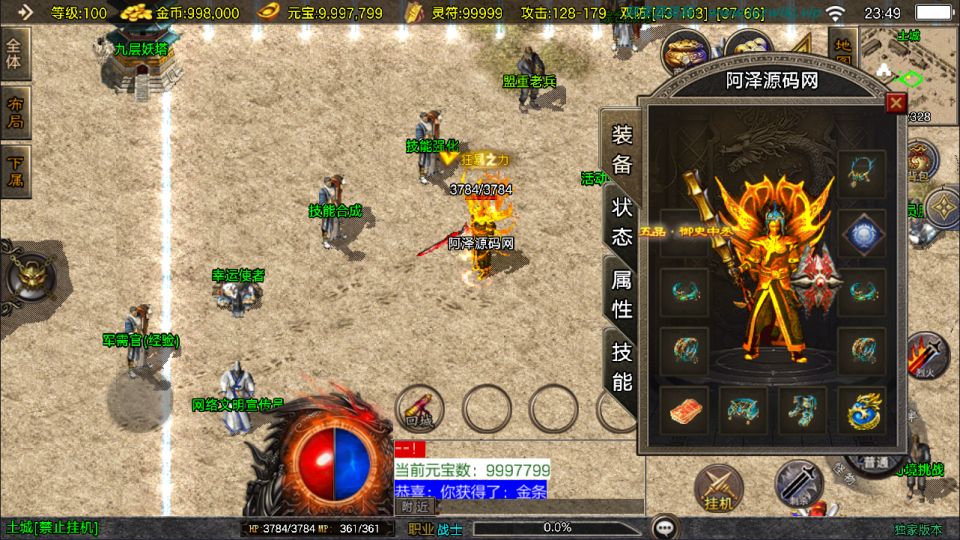The height and width of the screenshot is (540, 960).
Task: Activate the 回城 return-to-town scroll
Action: pyautogui.click(x=418, y=408)
